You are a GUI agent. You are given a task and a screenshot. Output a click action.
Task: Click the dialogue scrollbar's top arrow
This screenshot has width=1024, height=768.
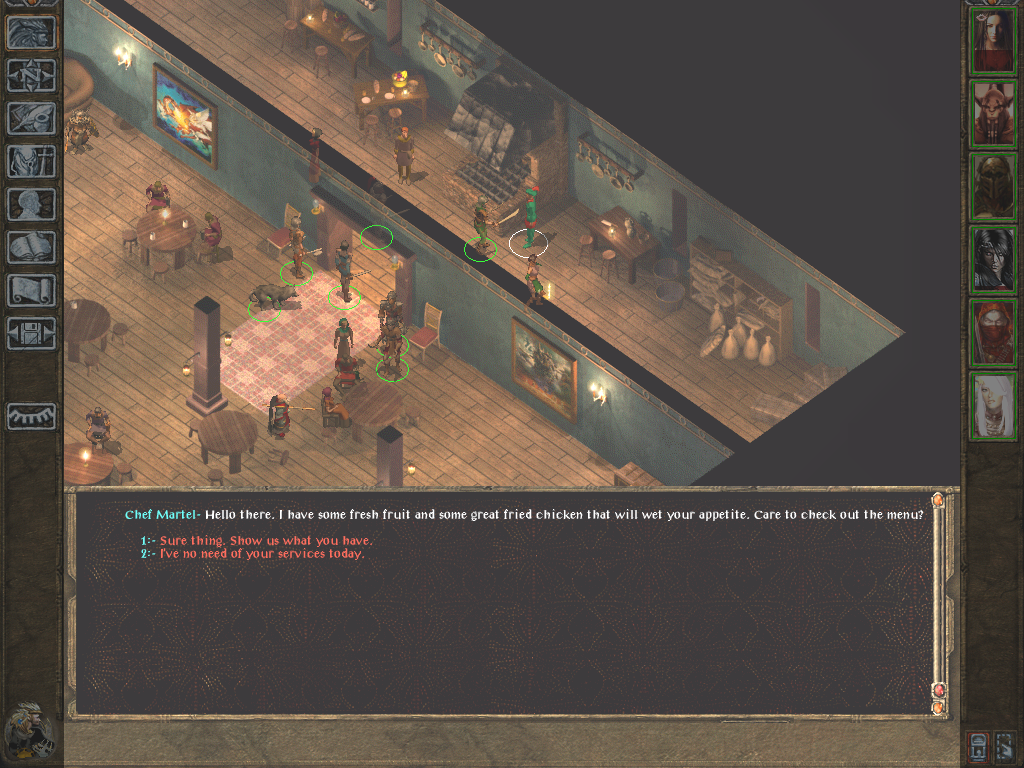click(x=938, y=499)
